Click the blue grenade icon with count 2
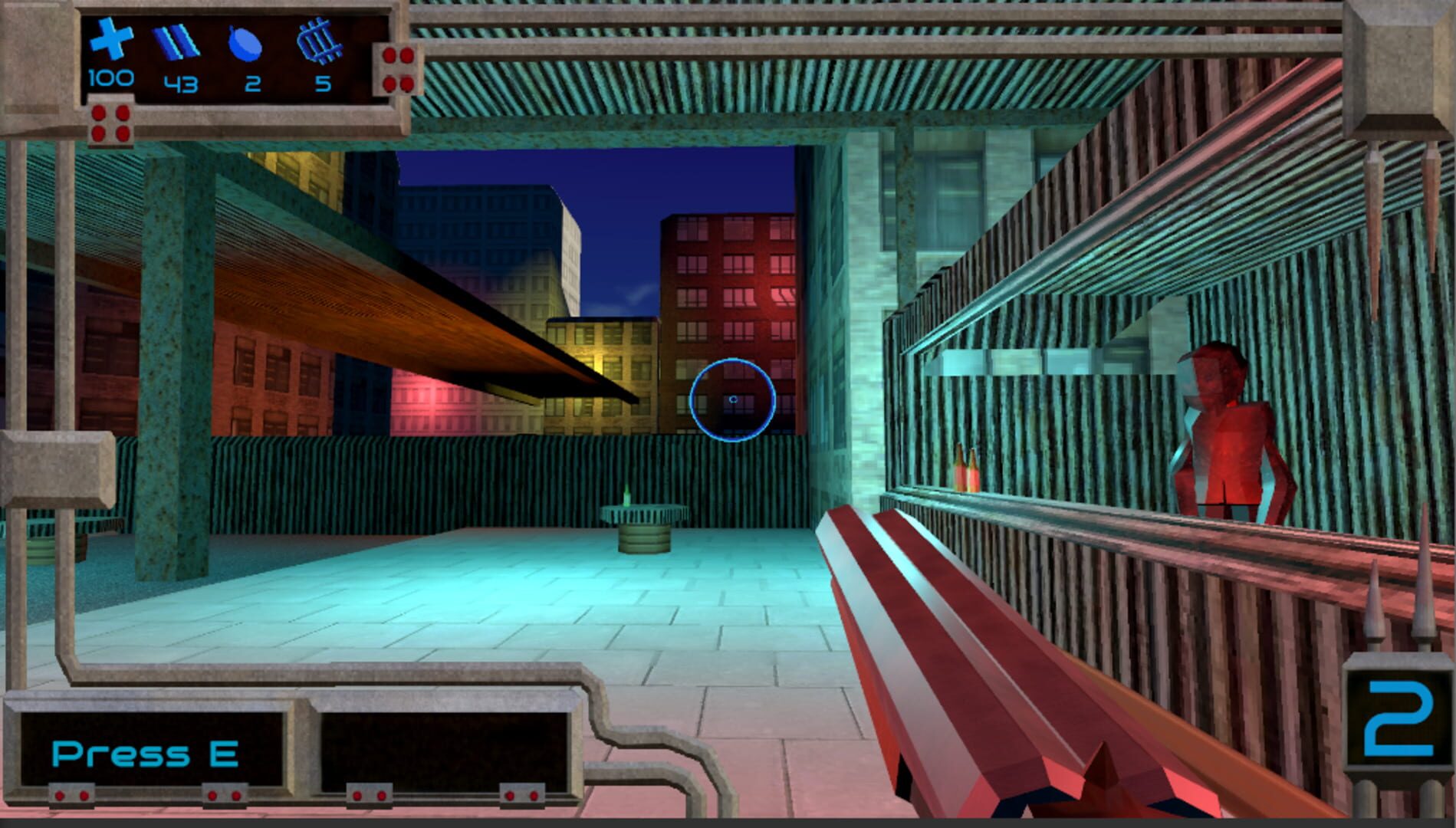Image resolution: width=1456 pixels, height=828 pixels. point(244,44)
